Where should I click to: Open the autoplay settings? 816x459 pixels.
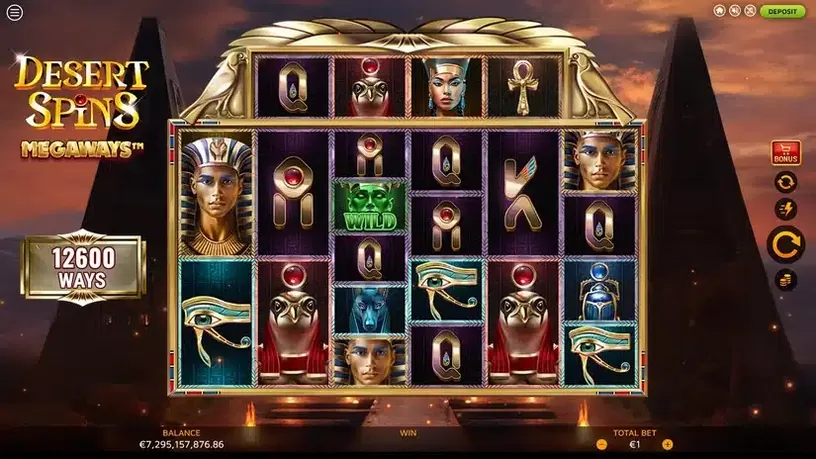785,182
